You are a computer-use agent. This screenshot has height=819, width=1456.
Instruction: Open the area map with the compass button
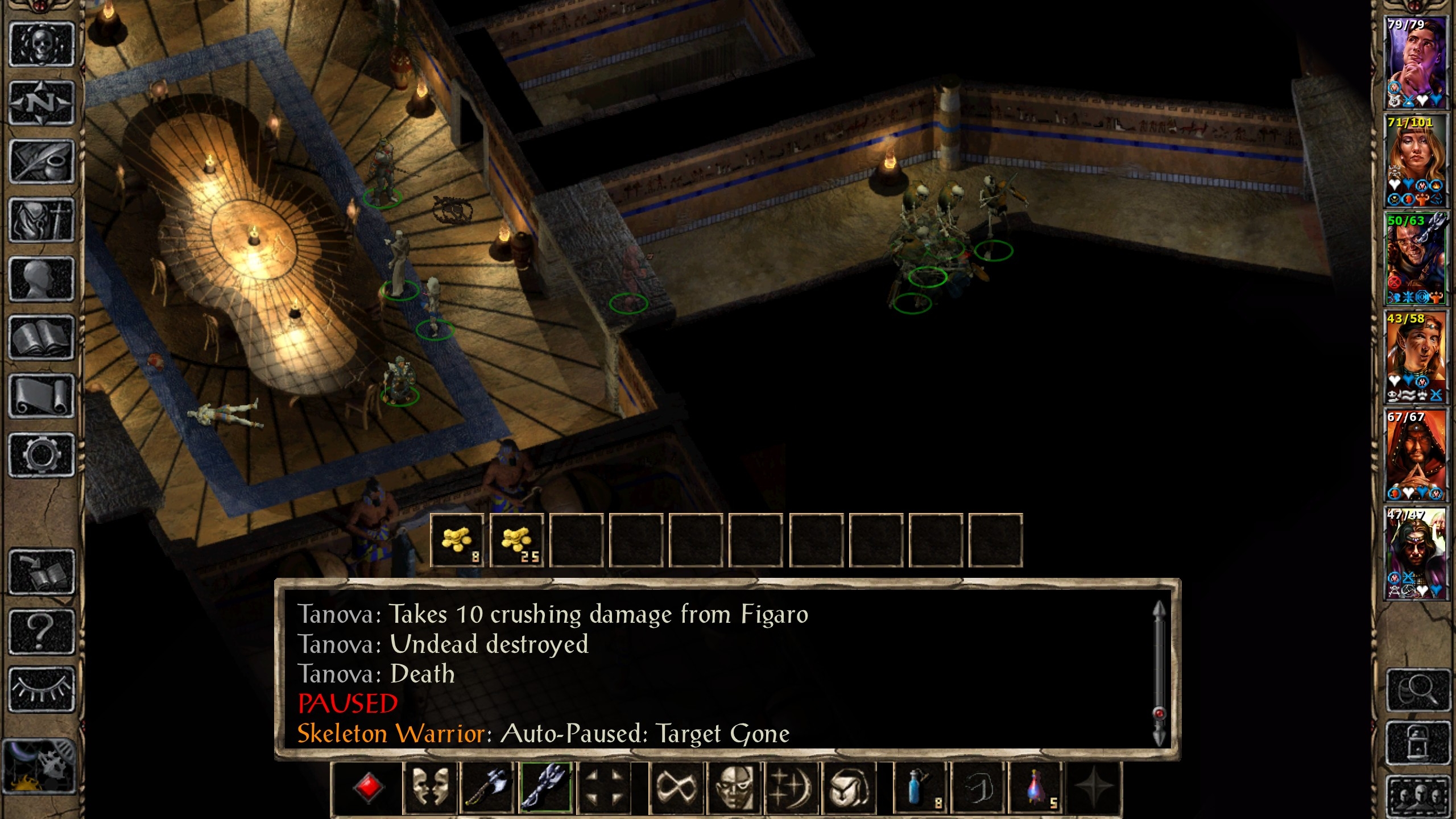click(x=42, y=103)
